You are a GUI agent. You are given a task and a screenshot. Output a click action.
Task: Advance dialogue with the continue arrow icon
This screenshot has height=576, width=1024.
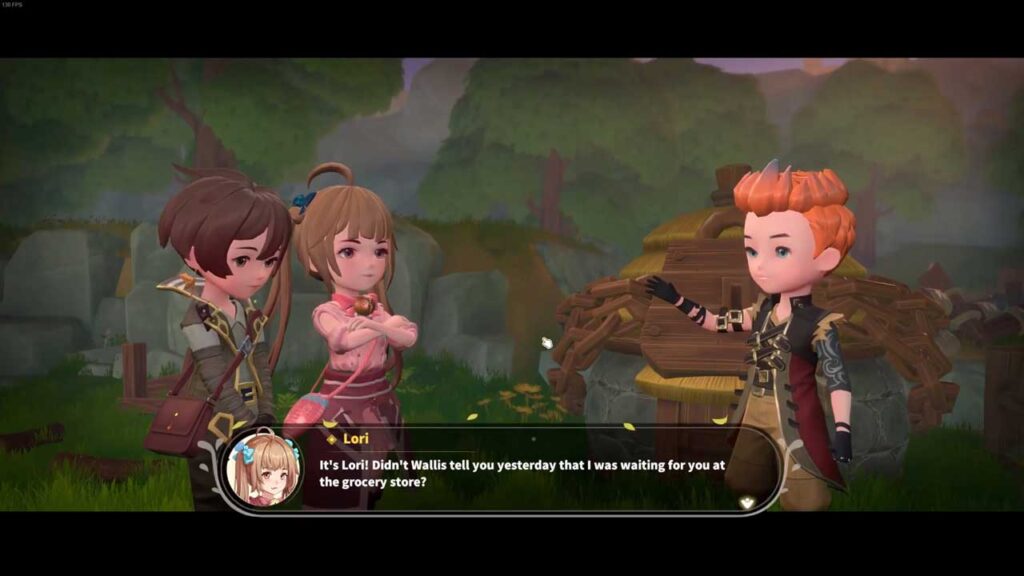745,503
